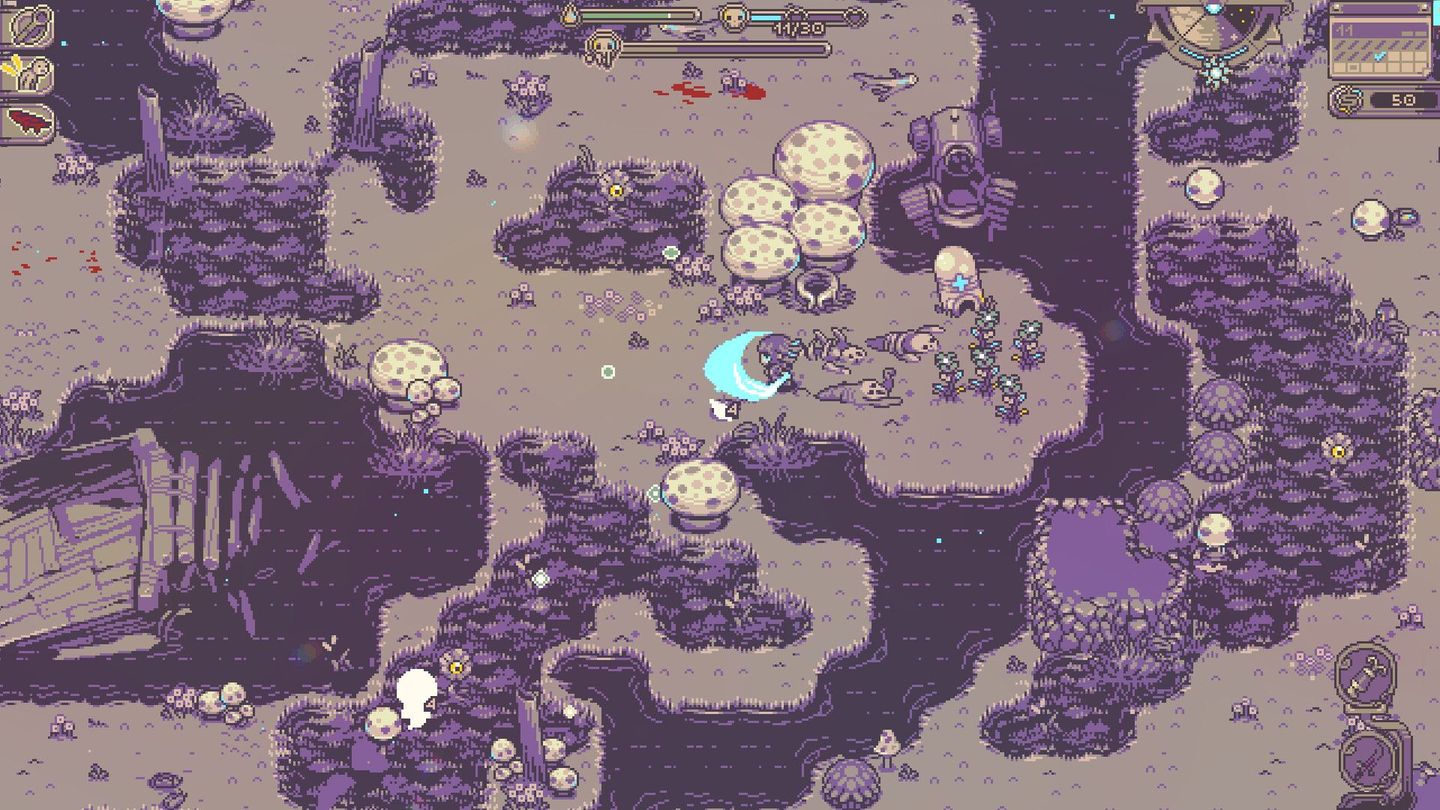This screenshot has width=1440, height=810.
Task: Select the red fish item slot
Action: tap(30, 120)
